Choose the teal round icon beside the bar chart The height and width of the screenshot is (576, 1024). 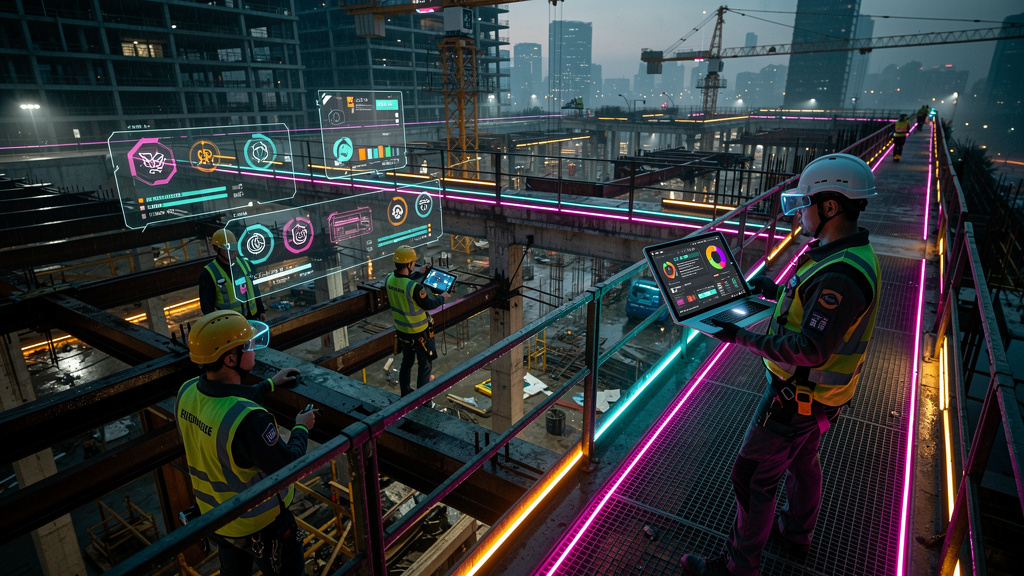click(344, 150)
